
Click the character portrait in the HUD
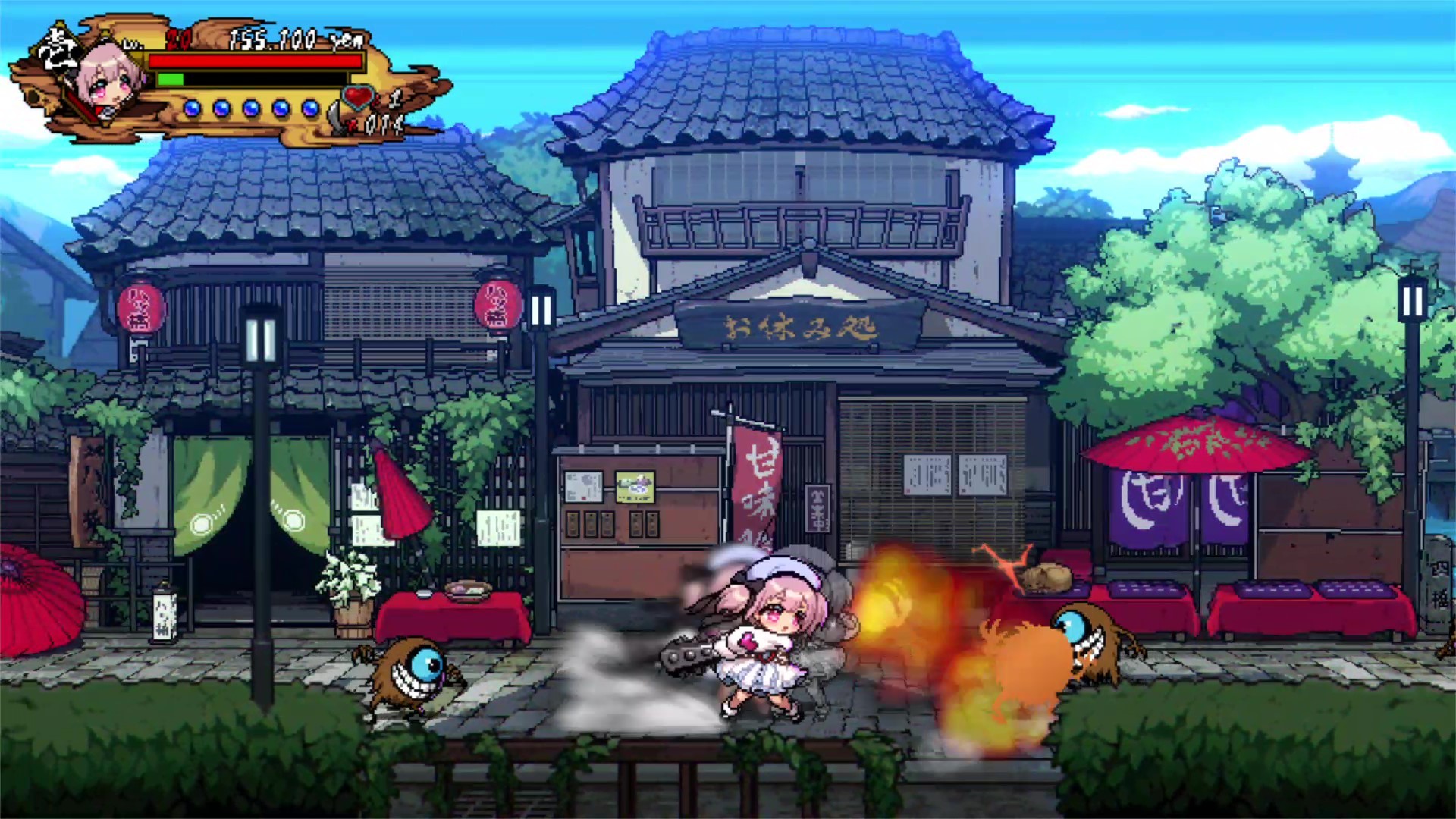click(x=108, y=80)
